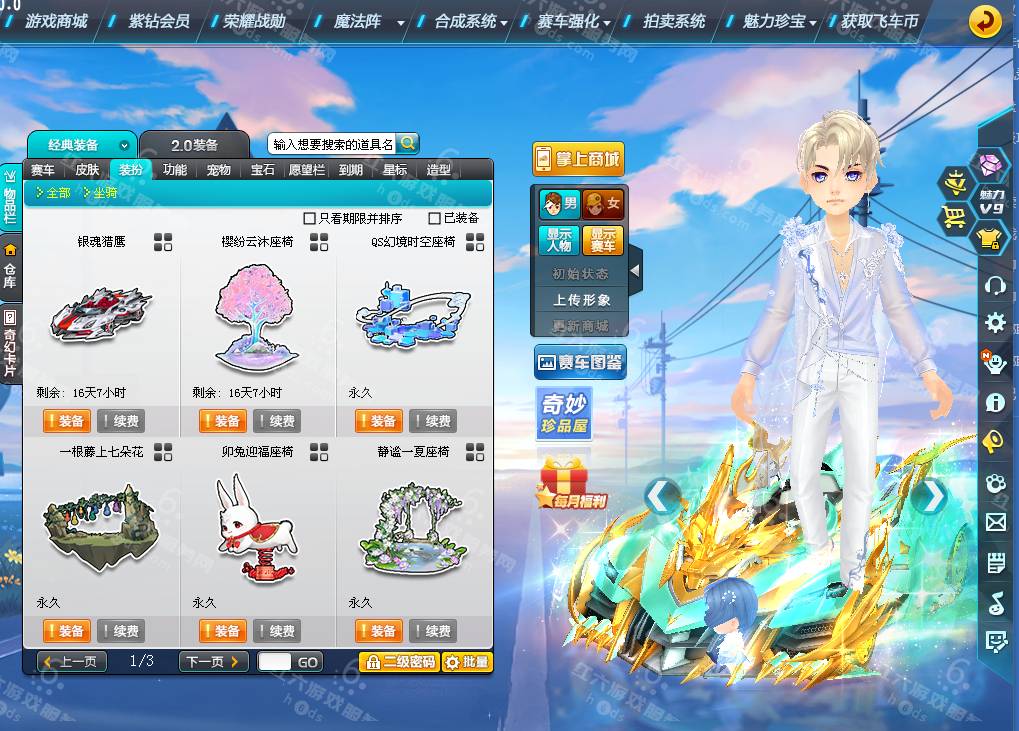Tick the 已装备 checkbox
Screen dimensions: 1019x731
(x=434, y=218)
